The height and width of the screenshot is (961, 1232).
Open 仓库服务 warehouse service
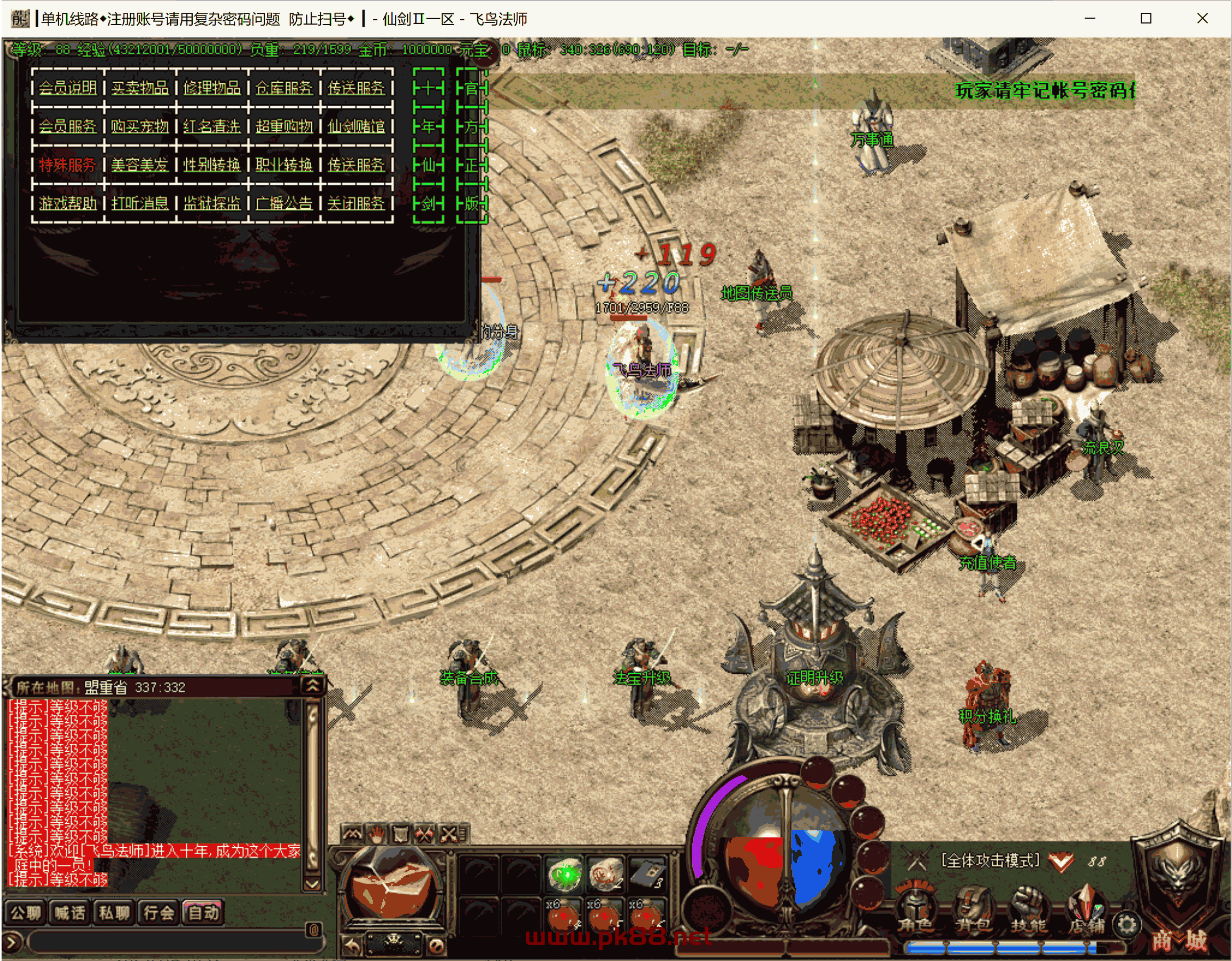pos(284,88)
